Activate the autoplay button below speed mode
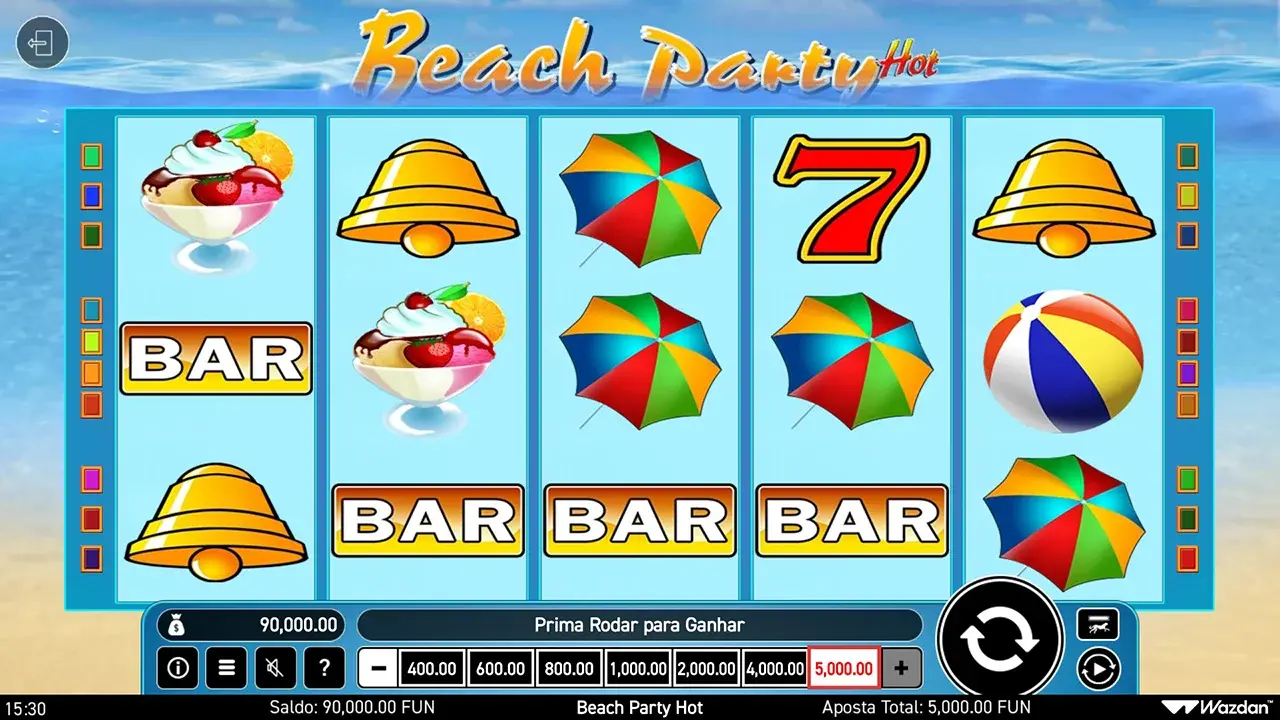Screen dimensions: 1280x720 (x=1098, y=668)
